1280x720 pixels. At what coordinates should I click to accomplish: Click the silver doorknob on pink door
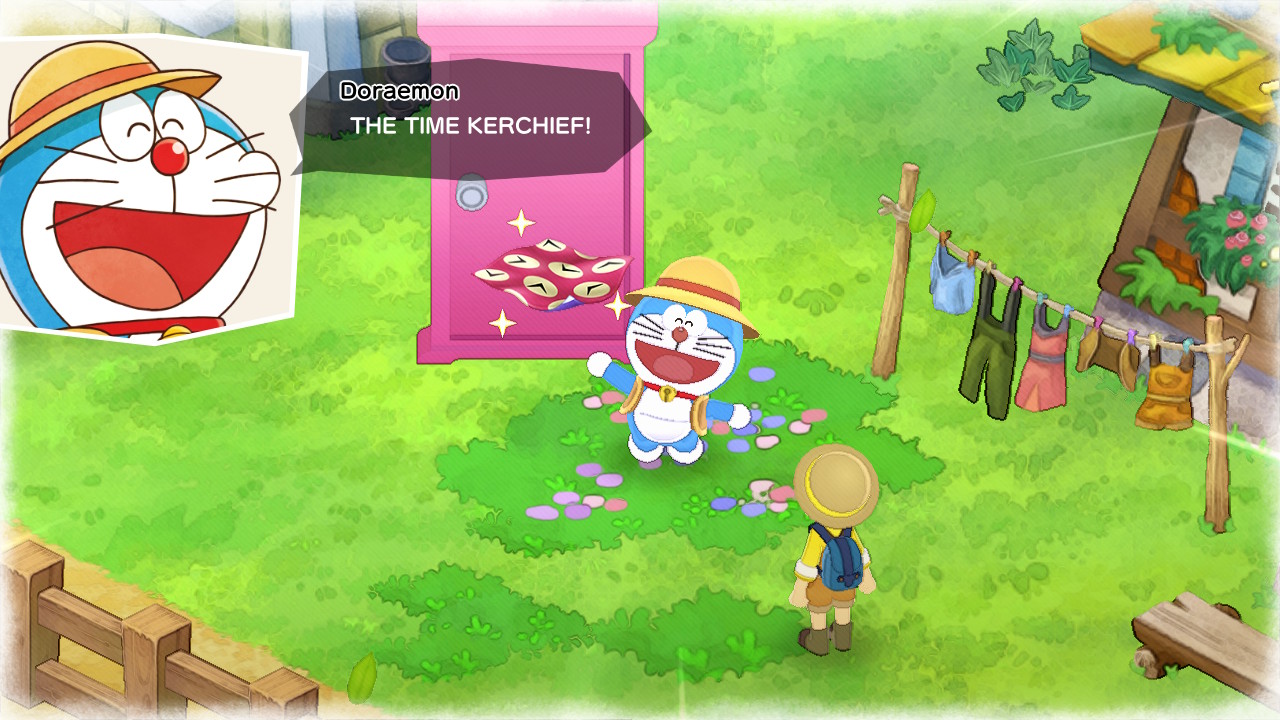[472, 190]
